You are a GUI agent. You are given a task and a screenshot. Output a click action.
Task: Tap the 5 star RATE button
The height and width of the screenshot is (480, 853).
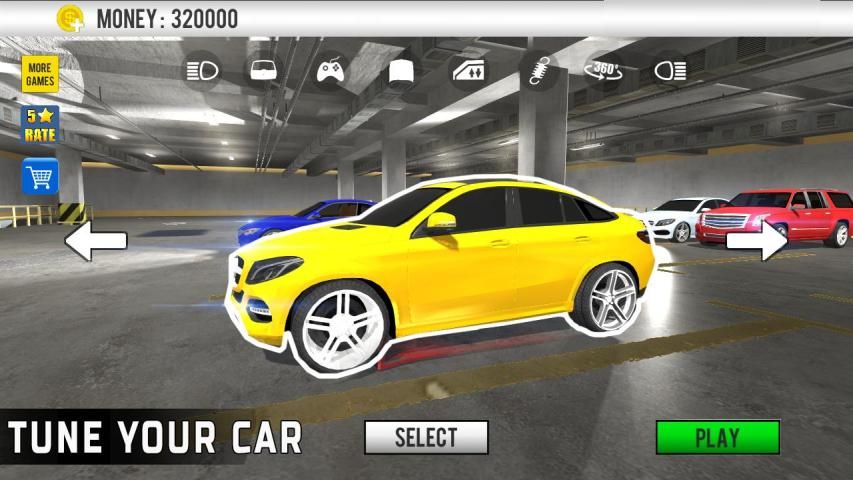tap(41, 125)
